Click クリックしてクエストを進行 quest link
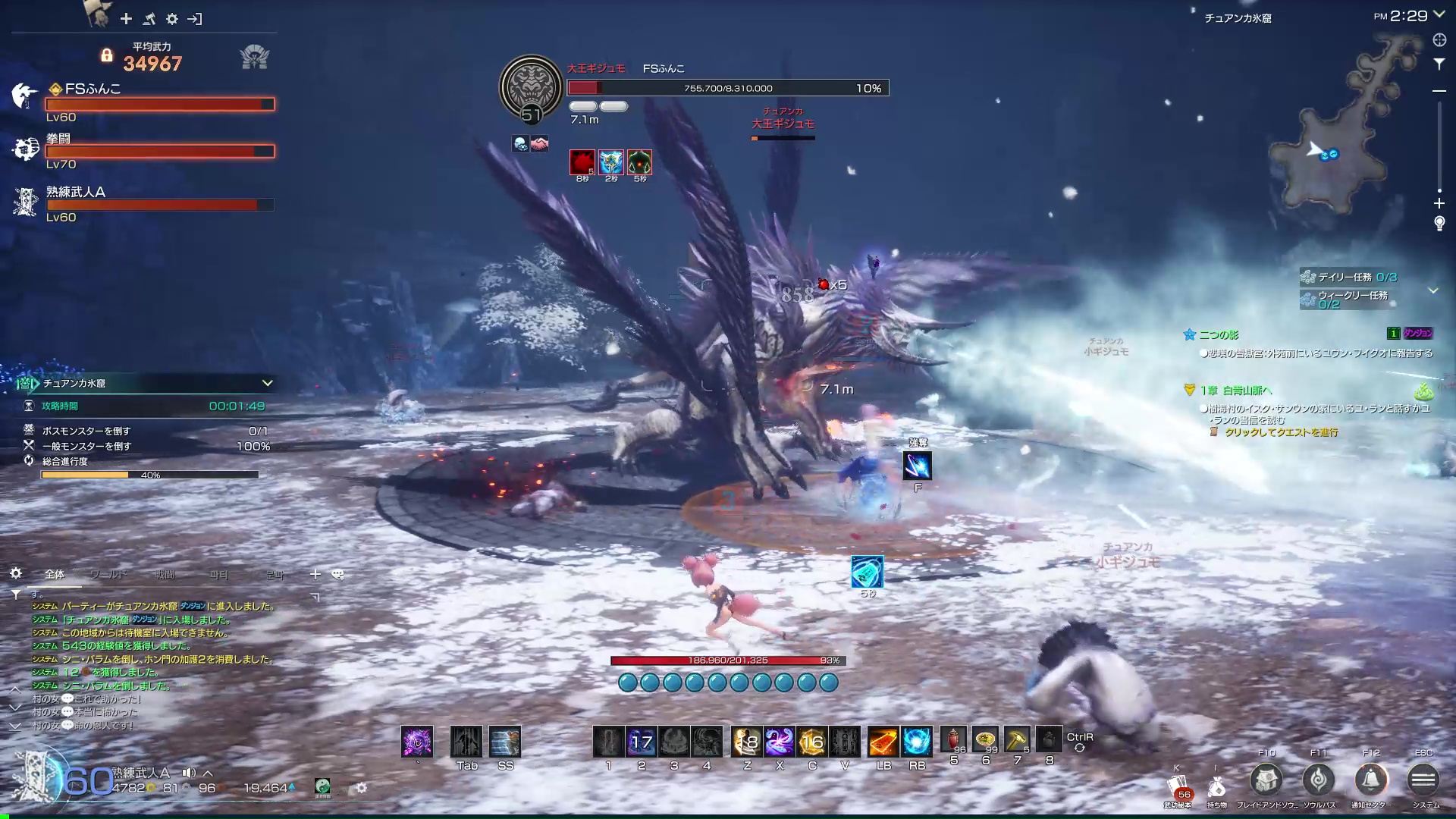Screen dimensions: 1456x819 point(1281,432)
